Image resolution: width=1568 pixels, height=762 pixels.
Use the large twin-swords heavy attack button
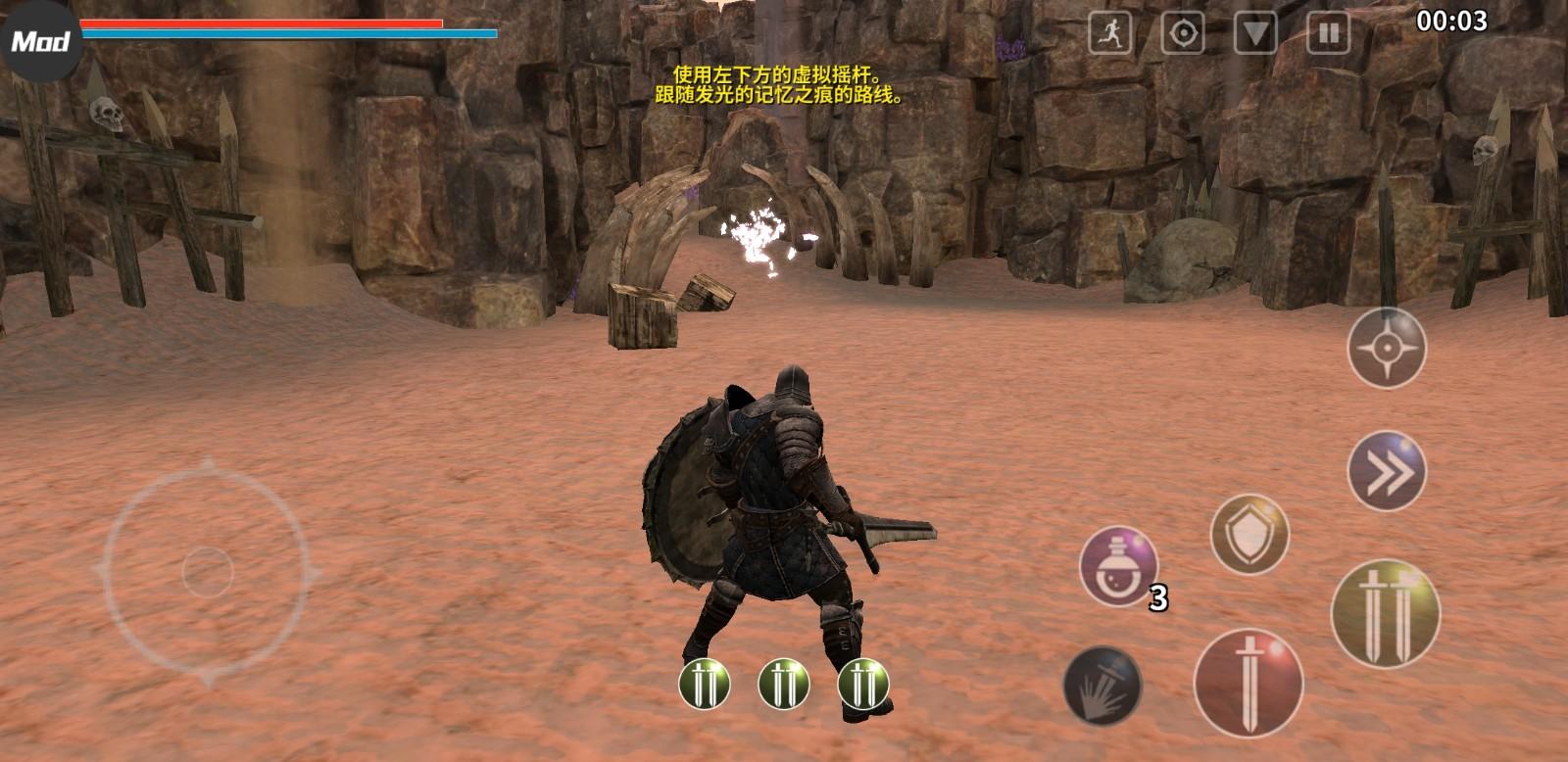coord(1385,614)
